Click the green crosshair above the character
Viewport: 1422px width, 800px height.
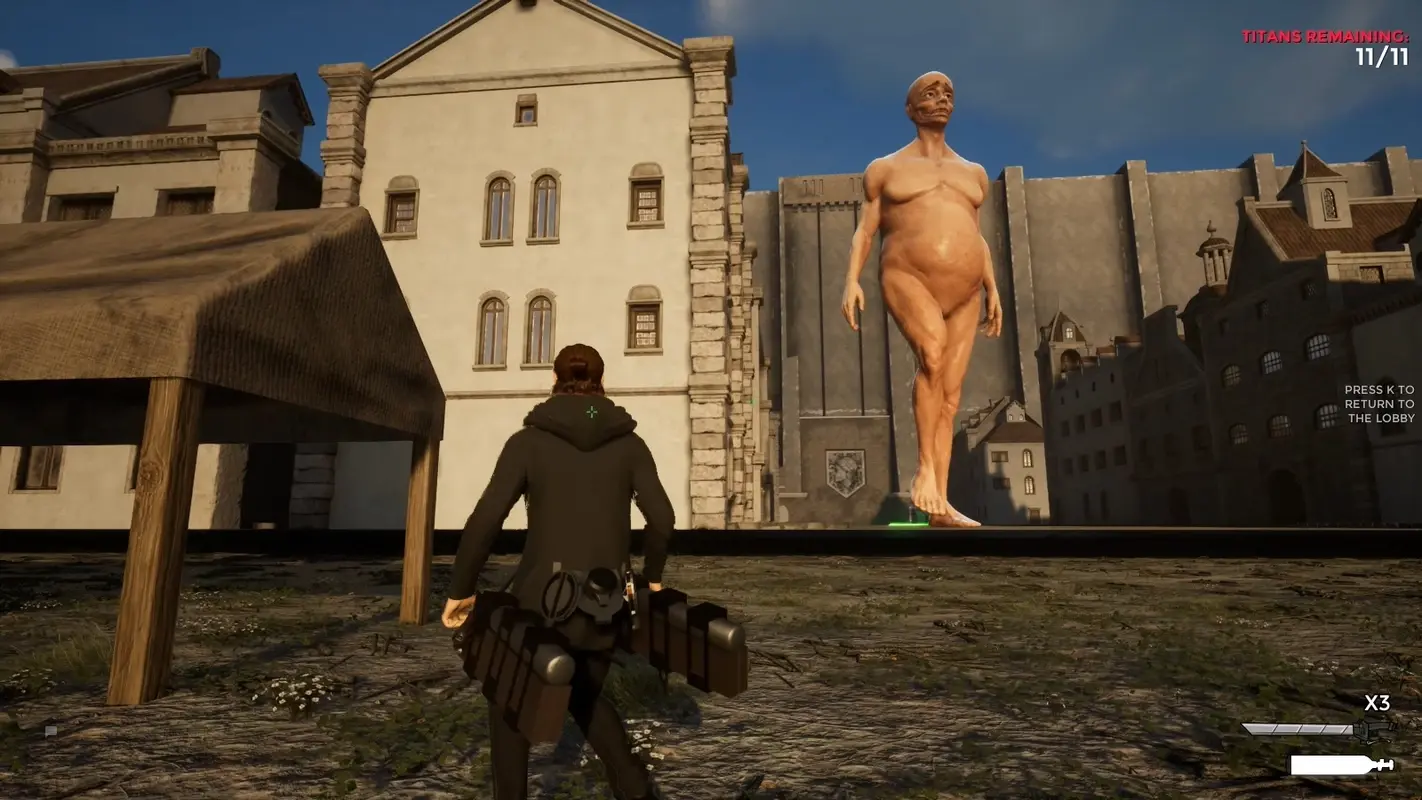593,411
